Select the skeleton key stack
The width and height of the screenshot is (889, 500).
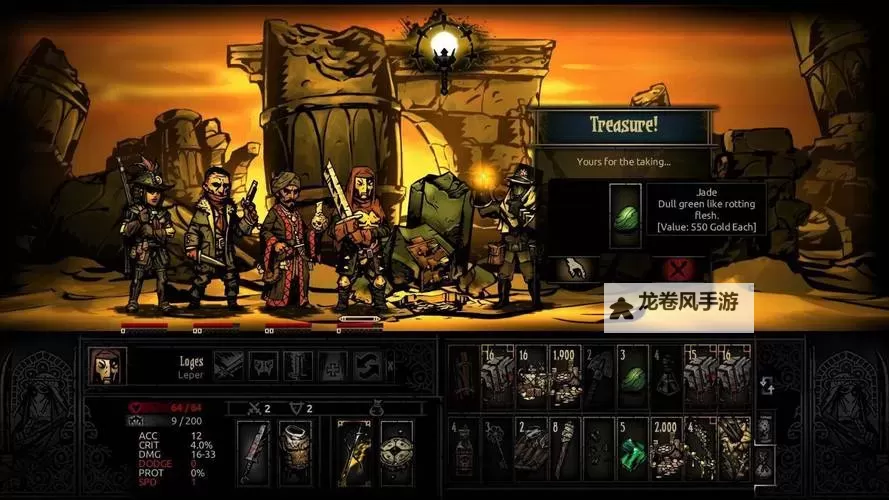click(497, 448)
